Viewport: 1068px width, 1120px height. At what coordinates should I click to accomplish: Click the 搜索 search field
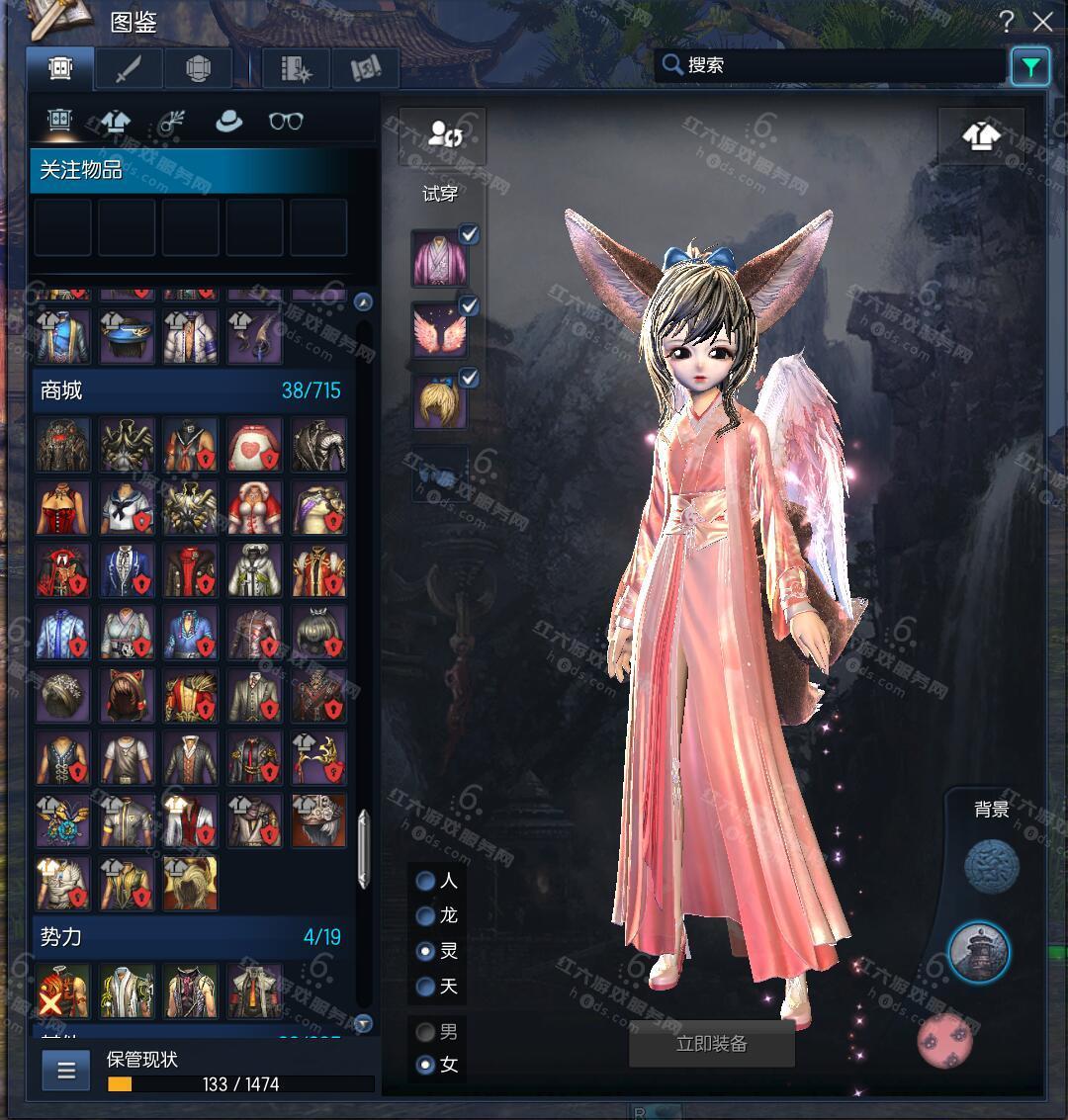tap(831, 65)
